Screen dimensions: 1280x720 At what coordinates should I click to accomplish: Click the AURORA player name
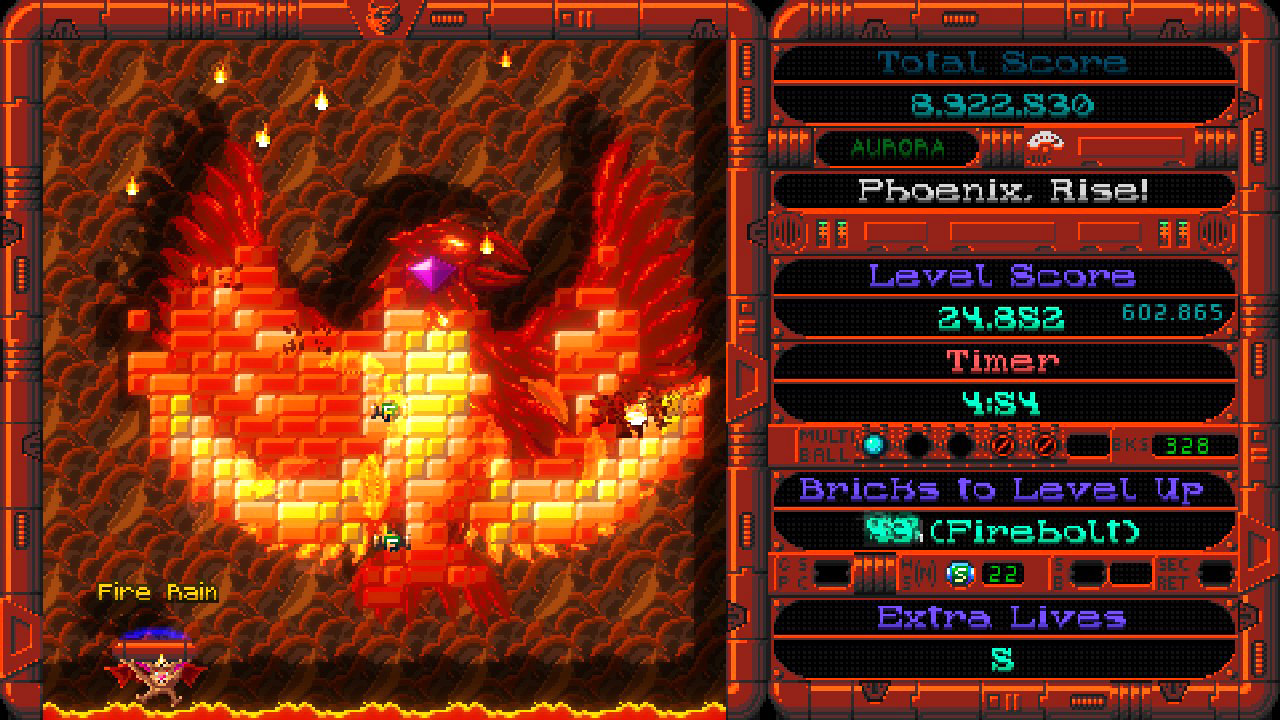[x=897, y=146]
